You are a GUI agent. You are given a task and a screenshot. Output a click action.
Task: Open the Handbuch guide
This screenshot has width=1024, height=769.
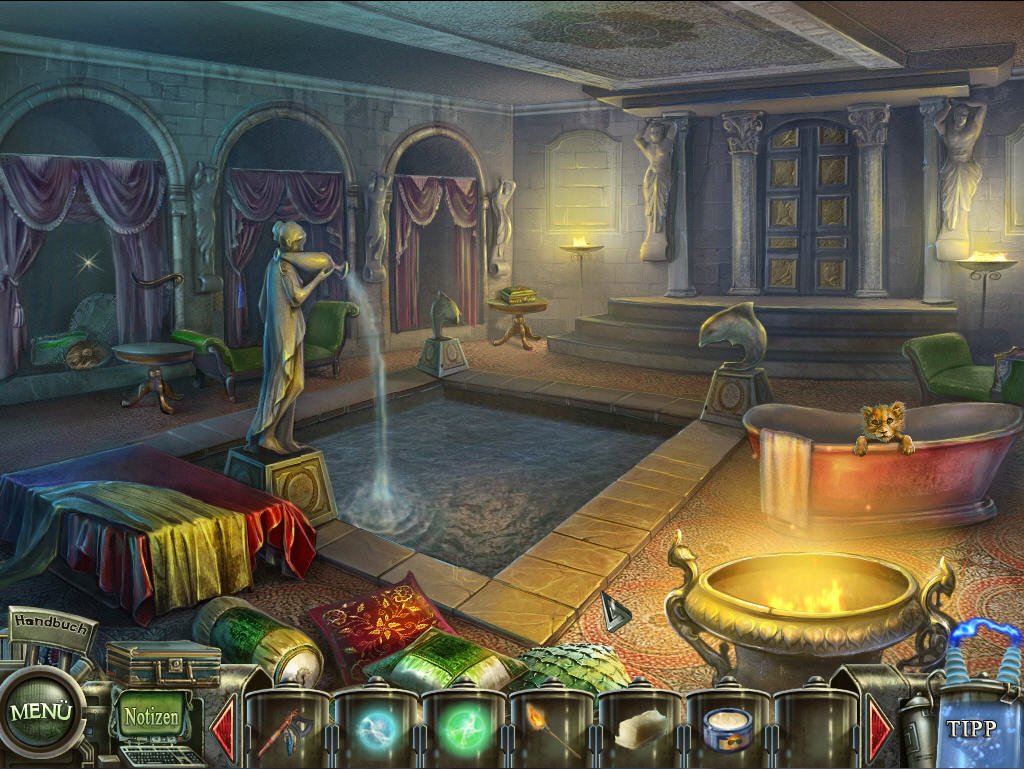(x=54, y=625)
